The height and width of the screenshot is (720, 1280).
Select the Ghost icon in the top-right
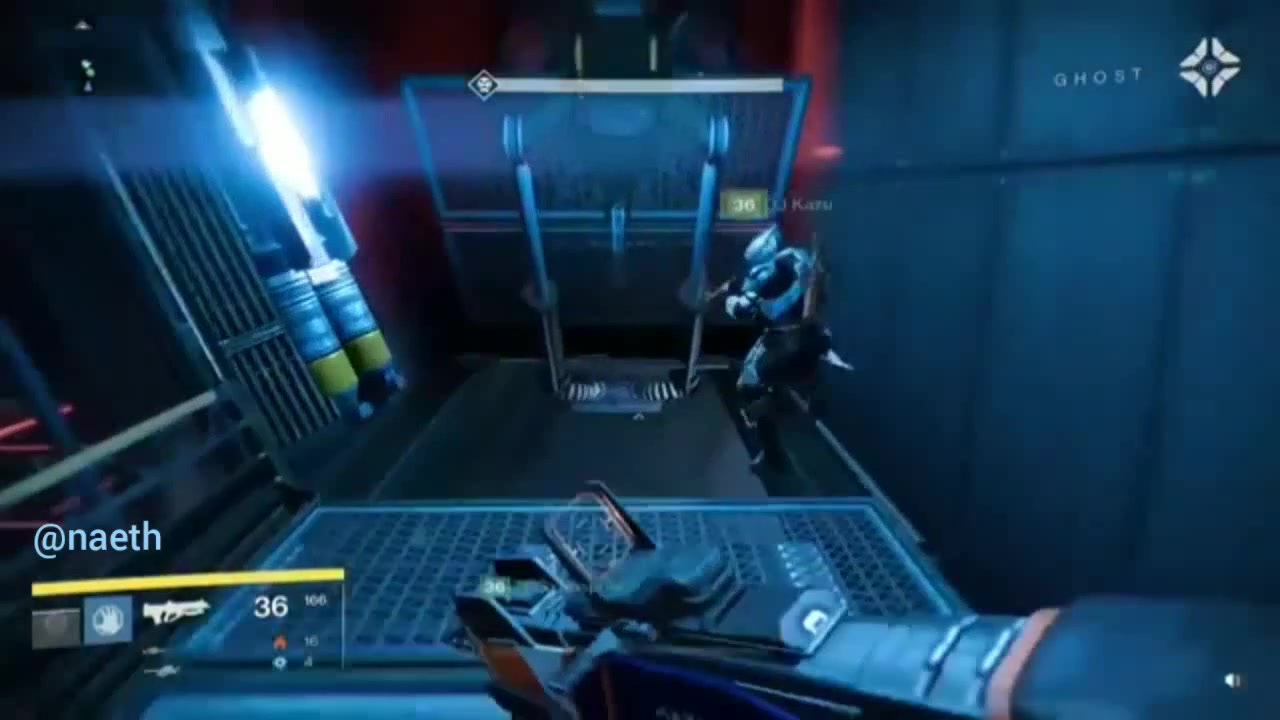pos(1211,66)
